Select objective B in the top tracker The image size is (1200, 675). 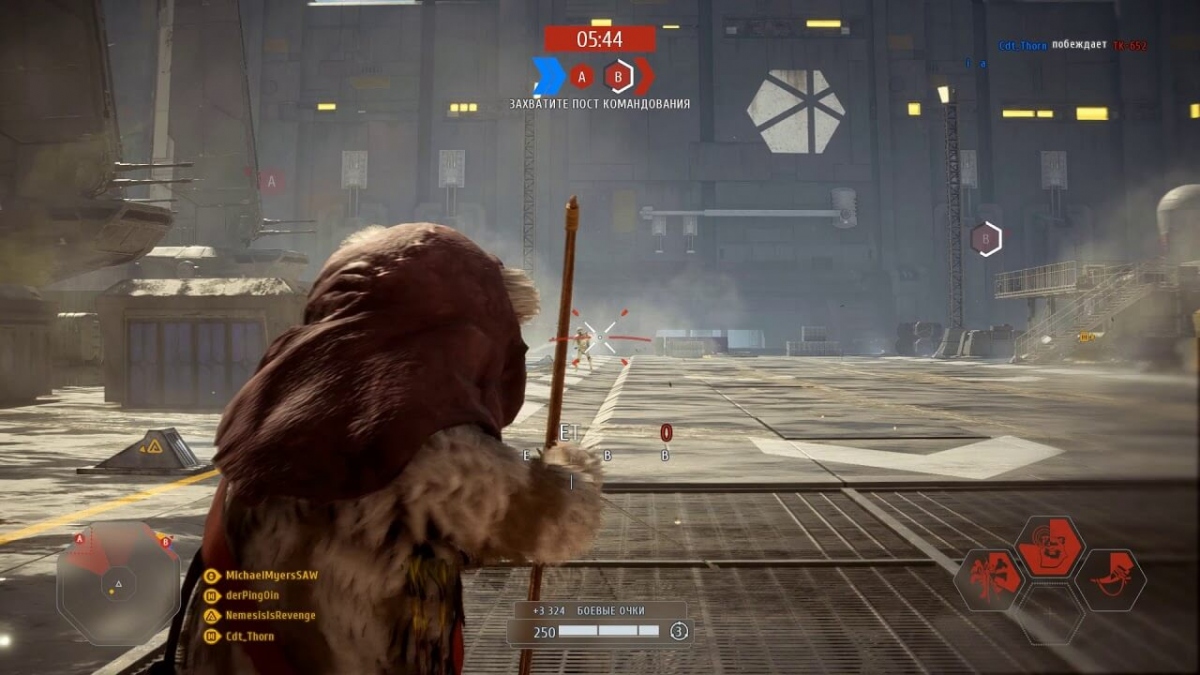(619, 76)
